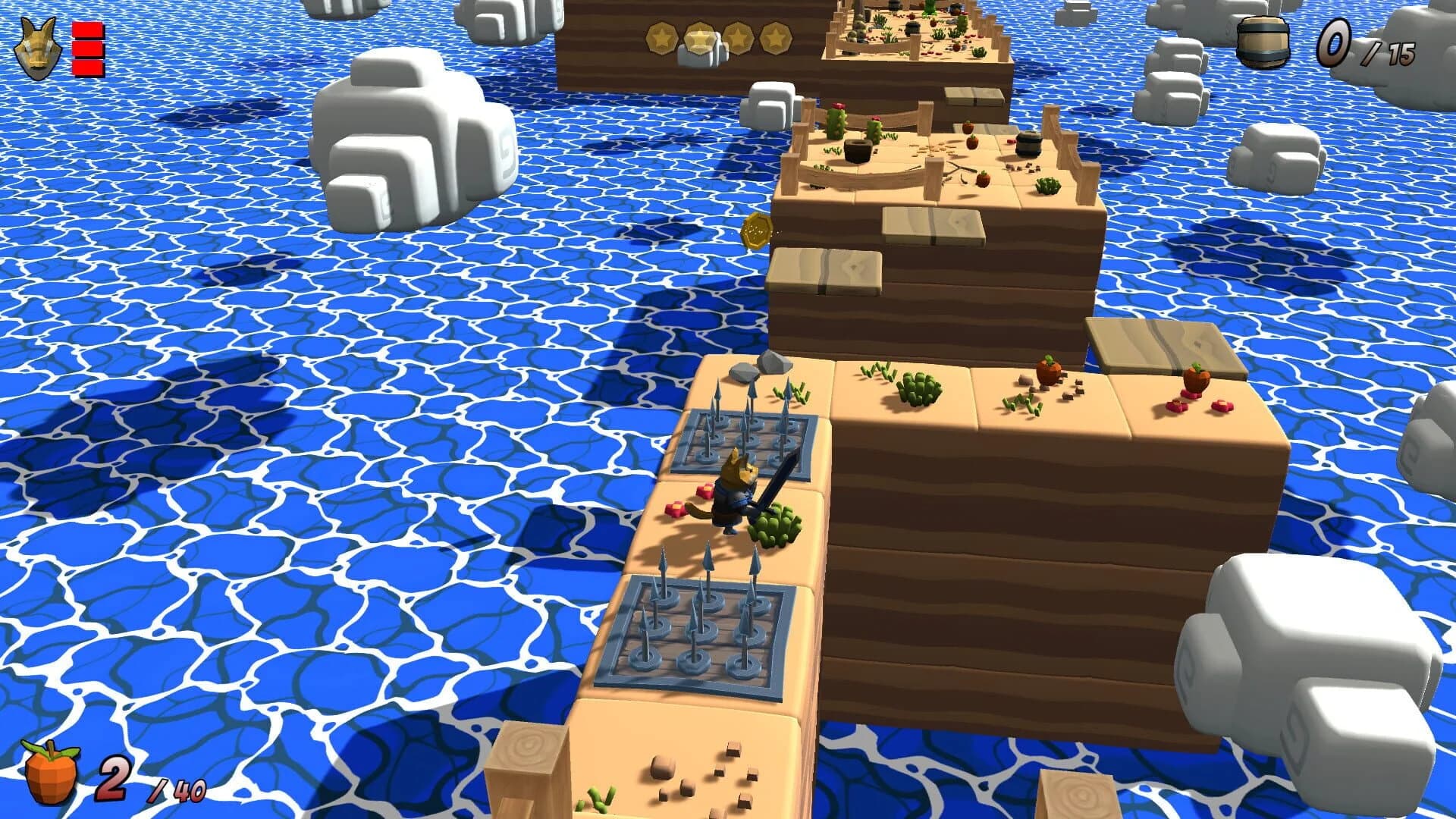Click the leftmost bronze star on the signpost
Viewport: 1456px width, 819px height.
pyautogui.click(x=661, y=36)
